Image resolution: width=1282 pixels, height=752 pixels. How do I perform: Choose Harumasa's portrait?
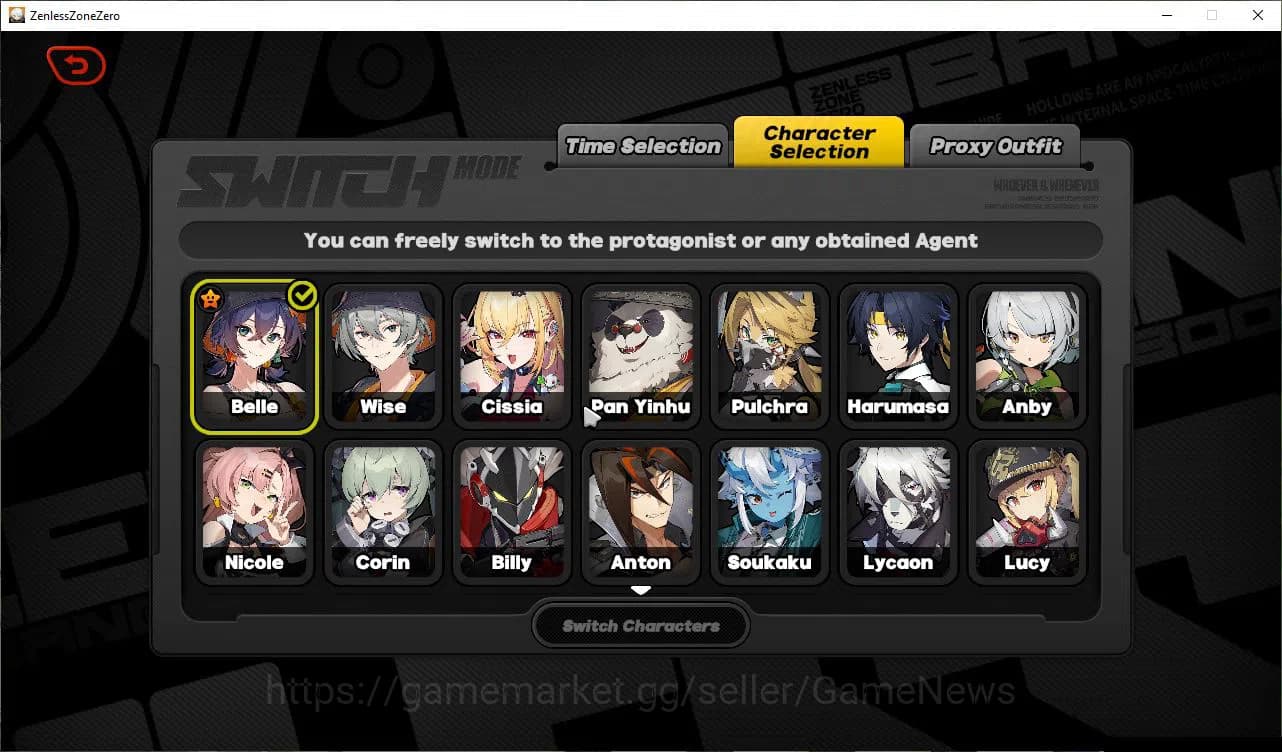click(x=898, y=350)
